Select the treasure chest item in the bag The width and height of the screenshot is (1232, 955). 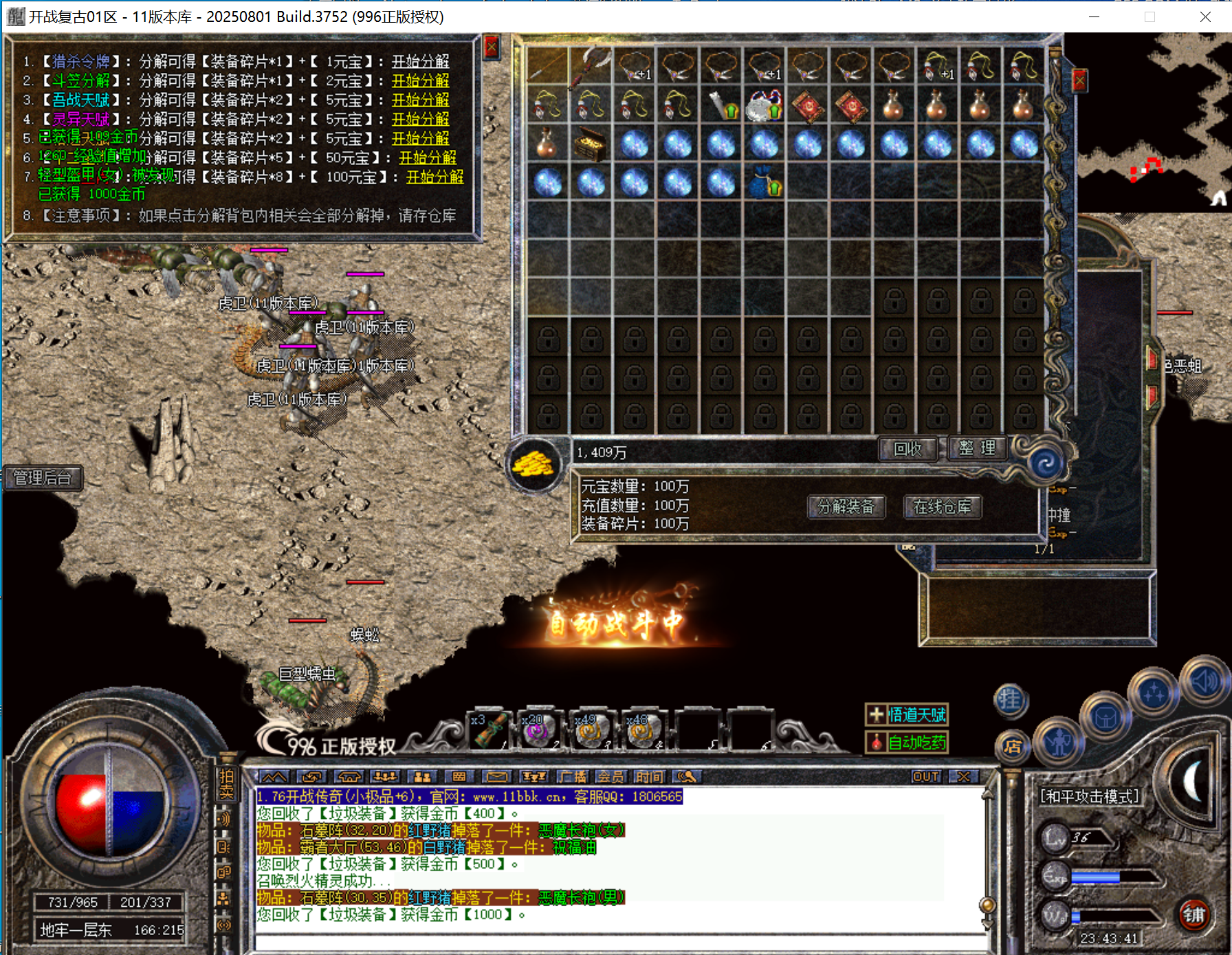click(x=591, y=144)
